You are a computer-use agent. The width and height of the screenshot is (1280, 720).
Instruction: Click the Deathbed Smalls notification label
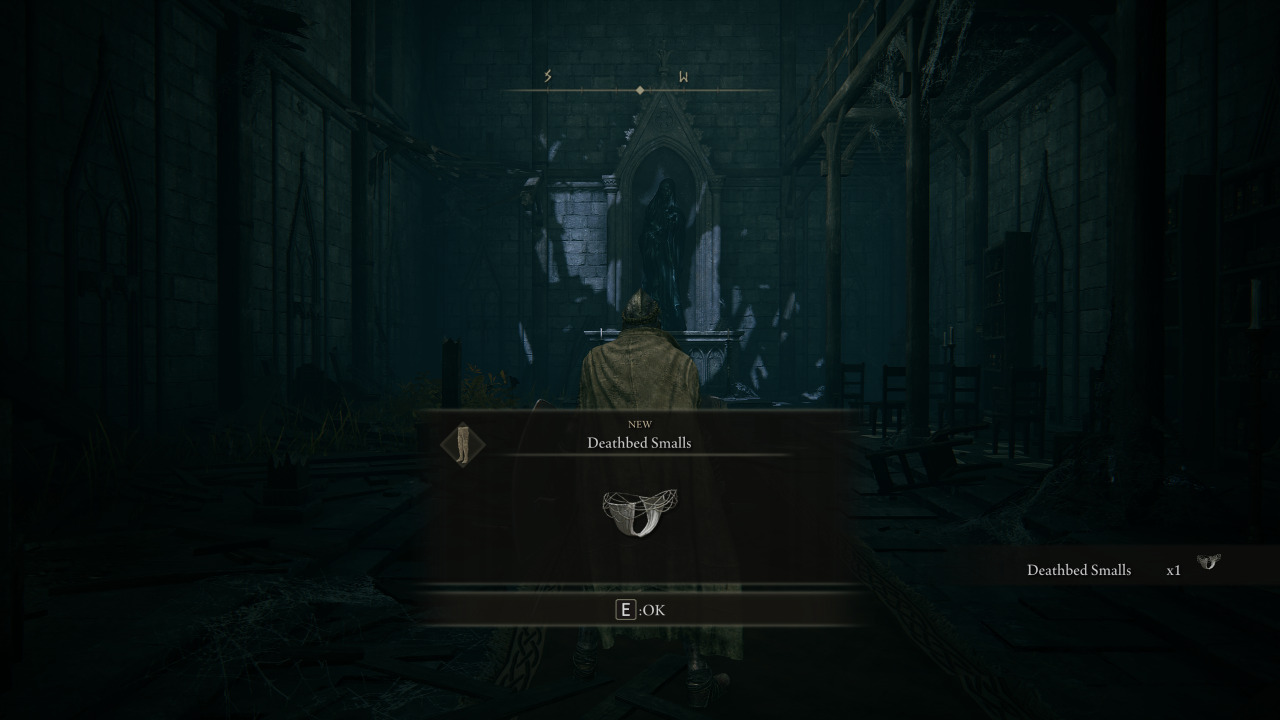click(x=1079, y=570)
